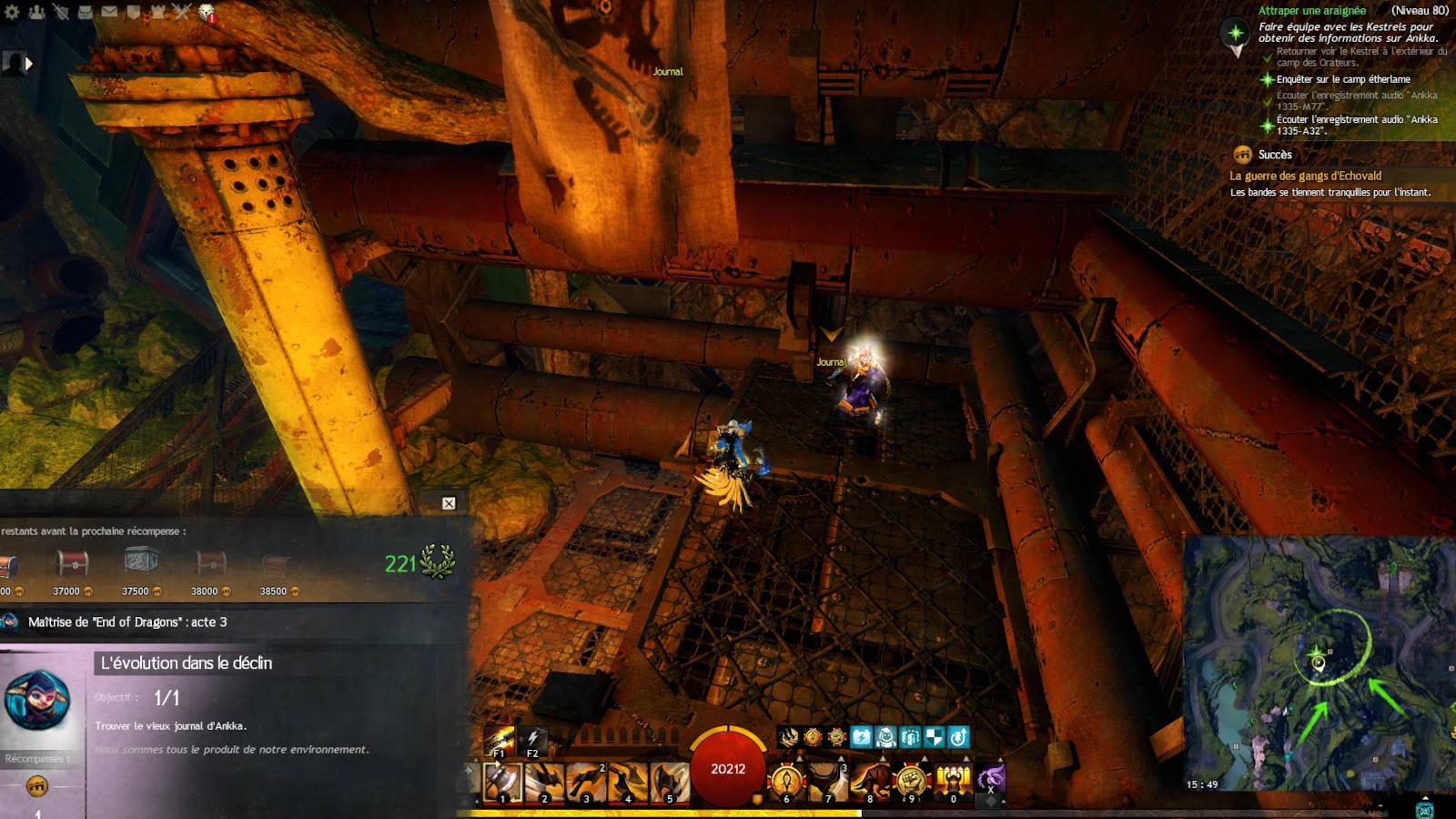Use axe weapon skill in slot 1
This screenshot has width=1456, height=819.
point(502,783)
